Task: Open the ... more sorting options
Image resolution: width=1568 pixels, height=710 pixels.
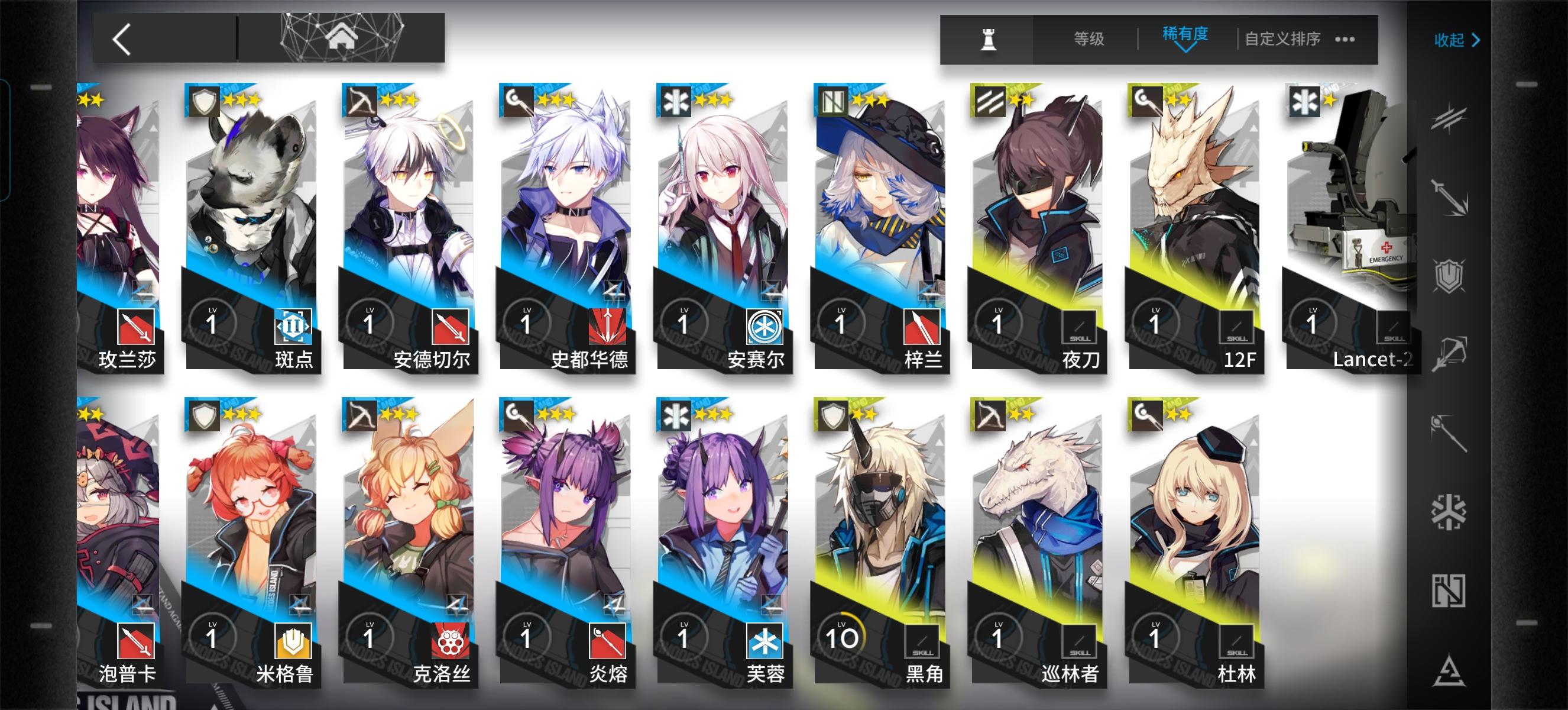Action: 1344,39
